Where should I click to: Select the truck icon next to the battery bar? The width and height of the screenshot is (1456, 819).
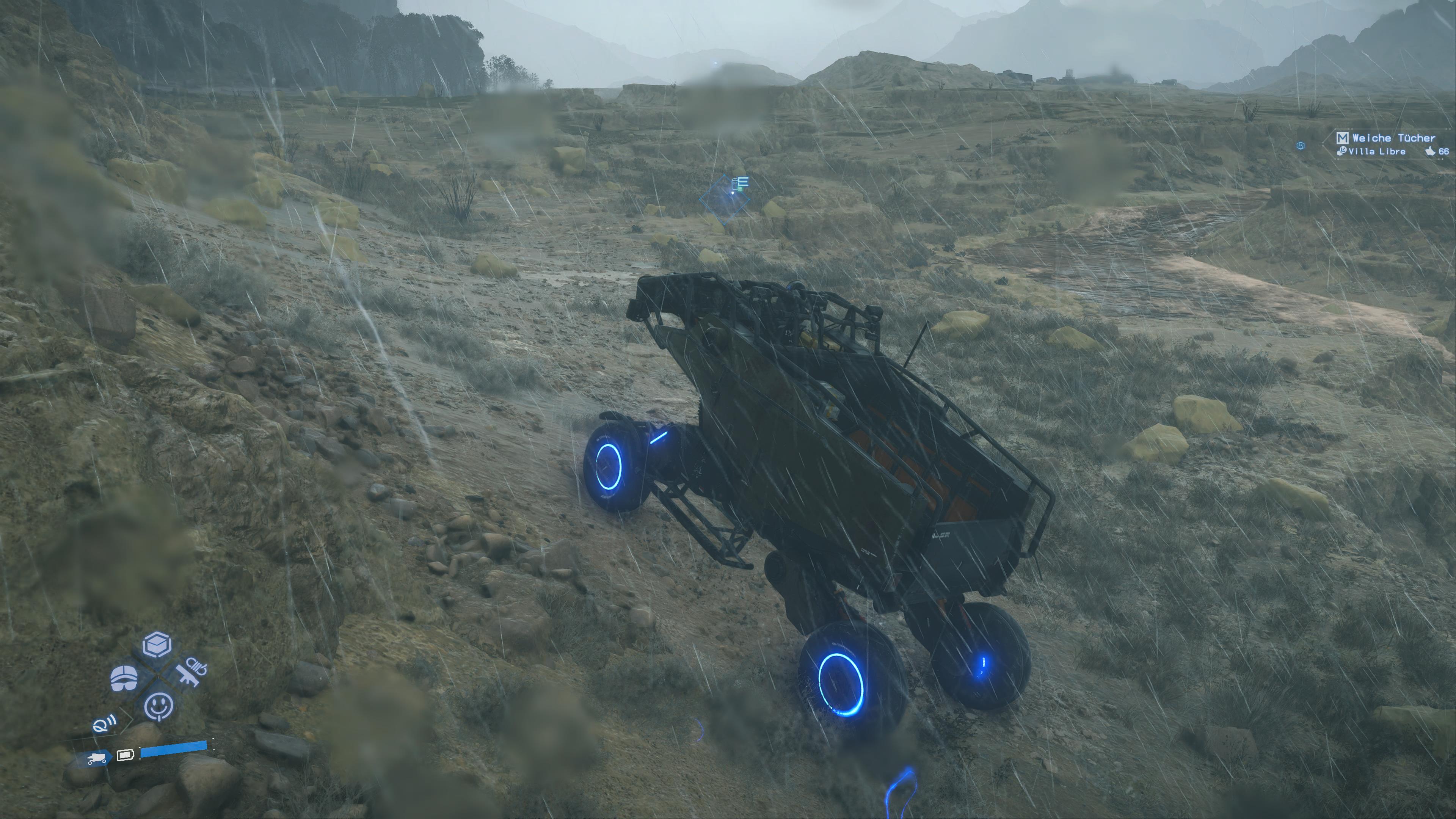pos(97,758)
